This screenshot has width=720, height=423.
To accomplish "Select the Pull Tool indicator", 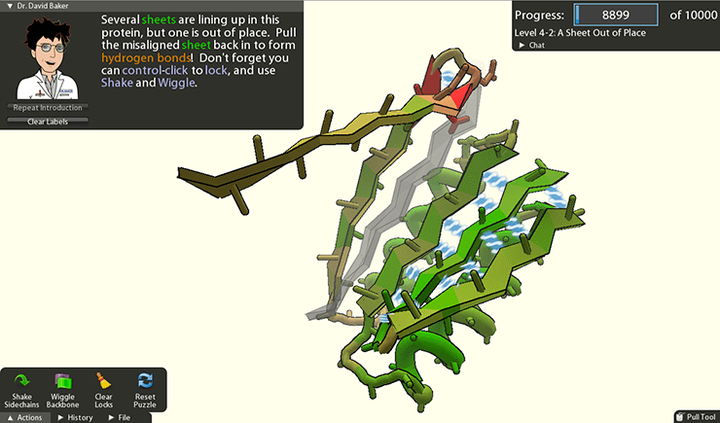I will point(695,416).
